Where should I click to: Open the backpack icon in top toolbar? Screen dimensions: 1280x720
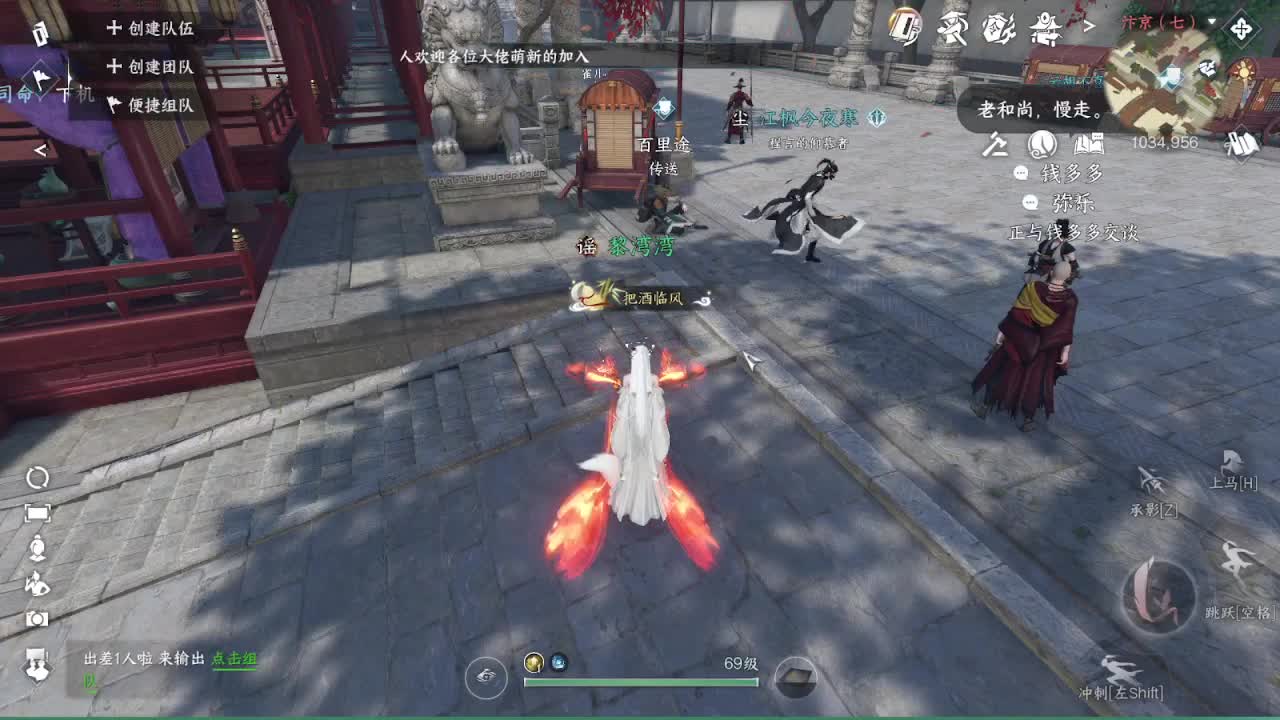tap(997, 28)
